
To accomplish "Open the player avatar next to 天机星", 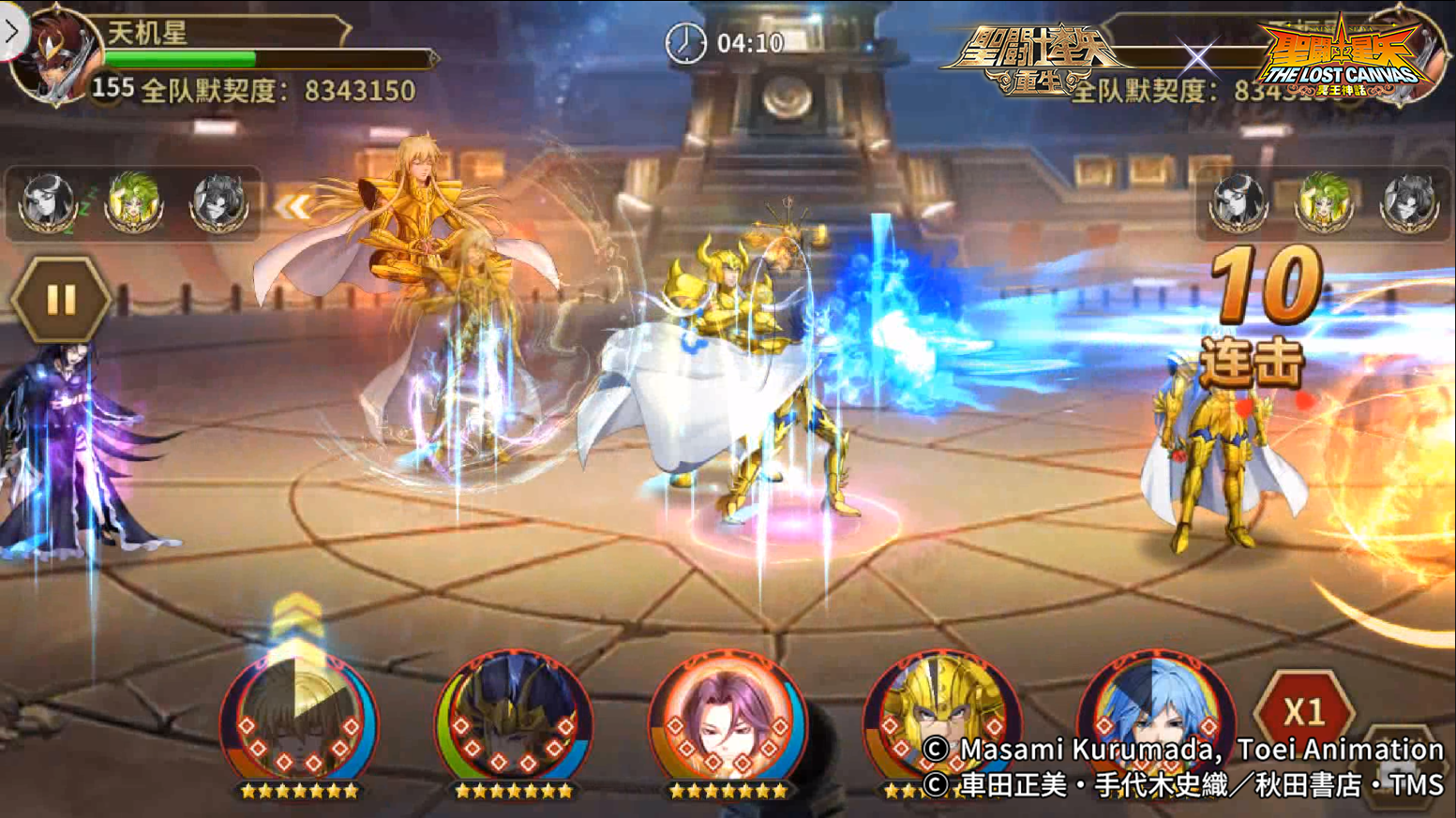I will tap(56, 56).
